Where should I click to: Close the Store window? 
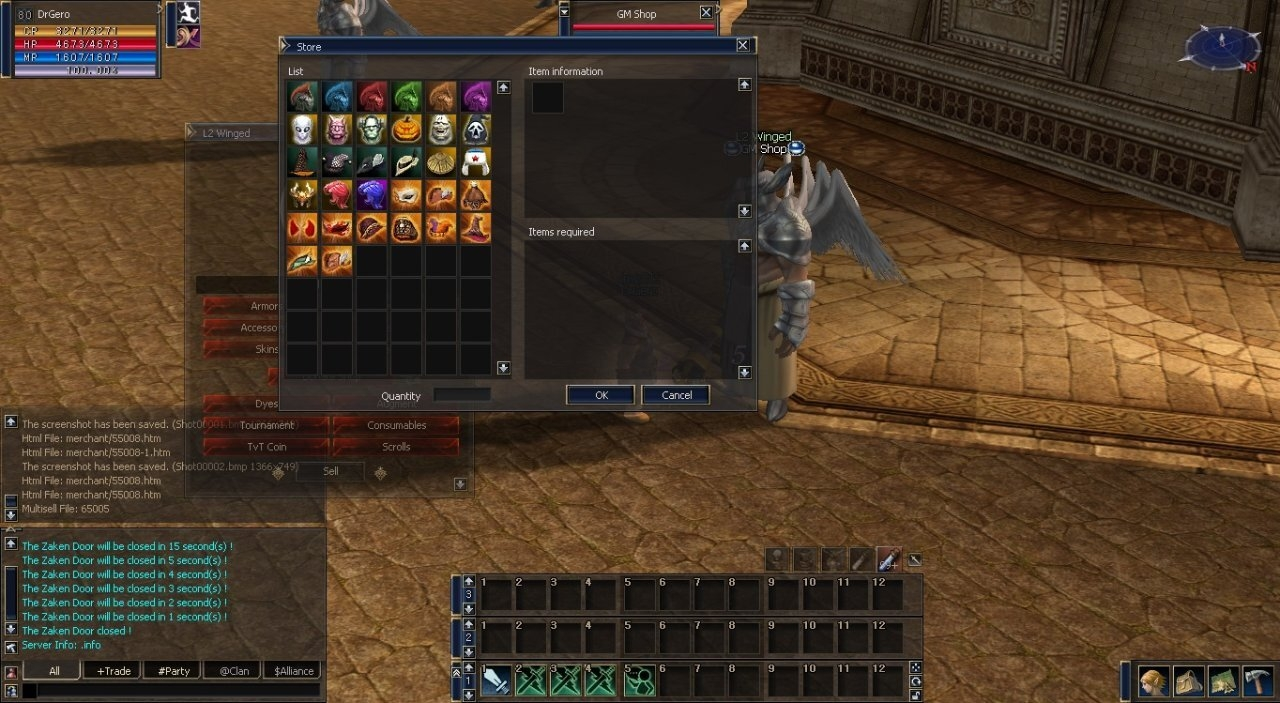[x=742, y=45]
